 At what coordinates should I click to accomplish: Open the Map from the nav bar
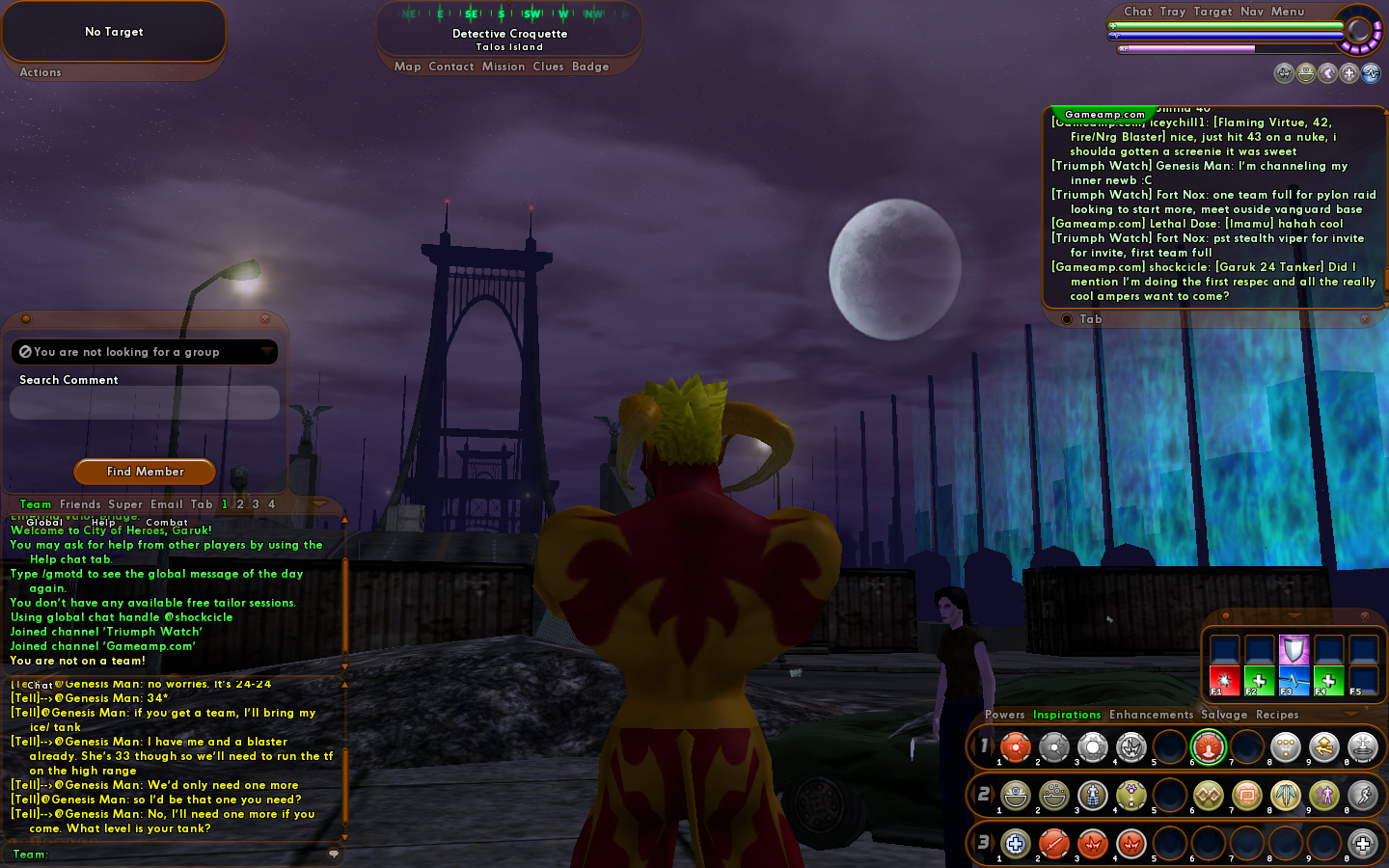coord(407,67)
